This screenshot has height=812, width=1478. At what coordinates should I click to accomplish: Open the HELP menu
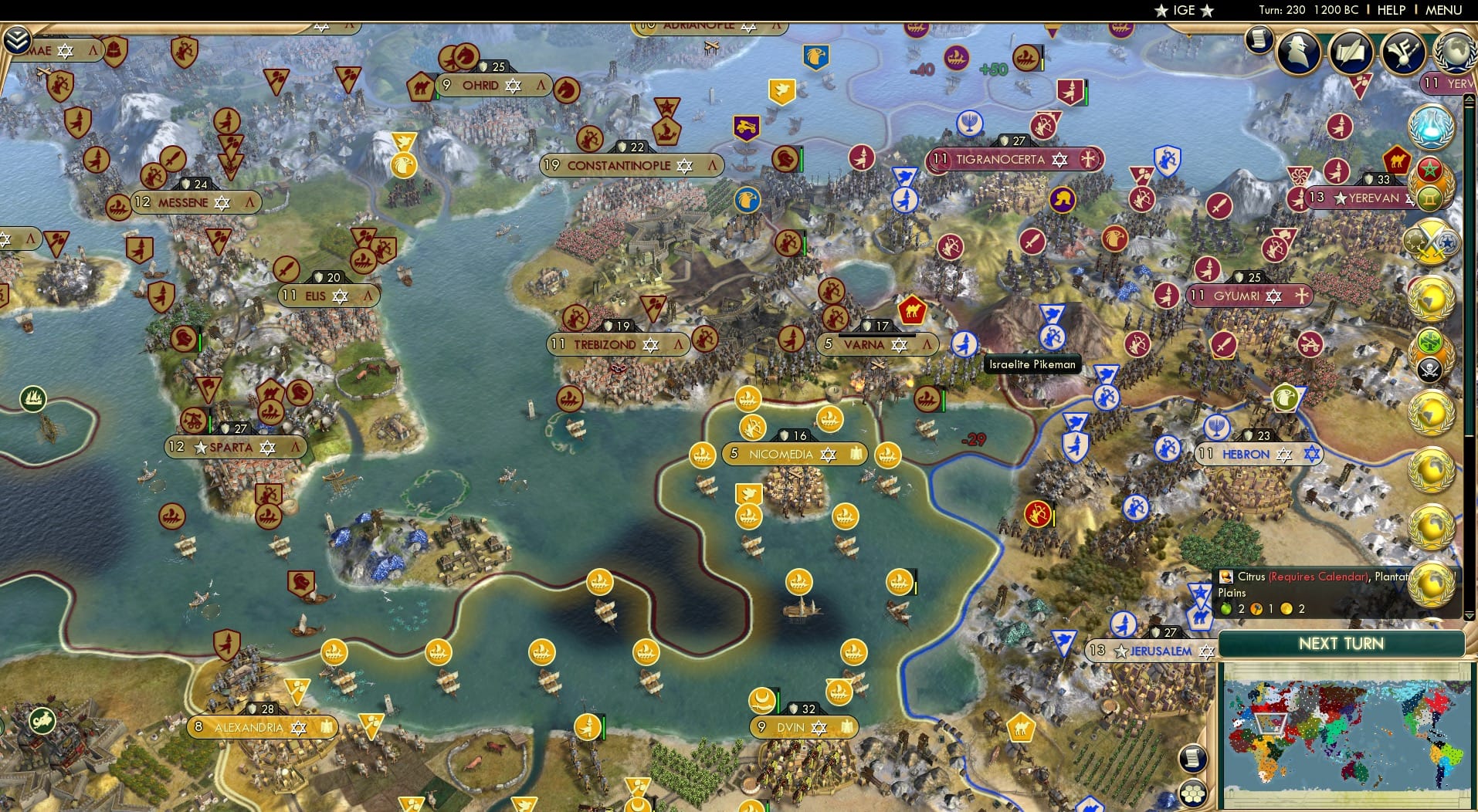click(1390, 10)
